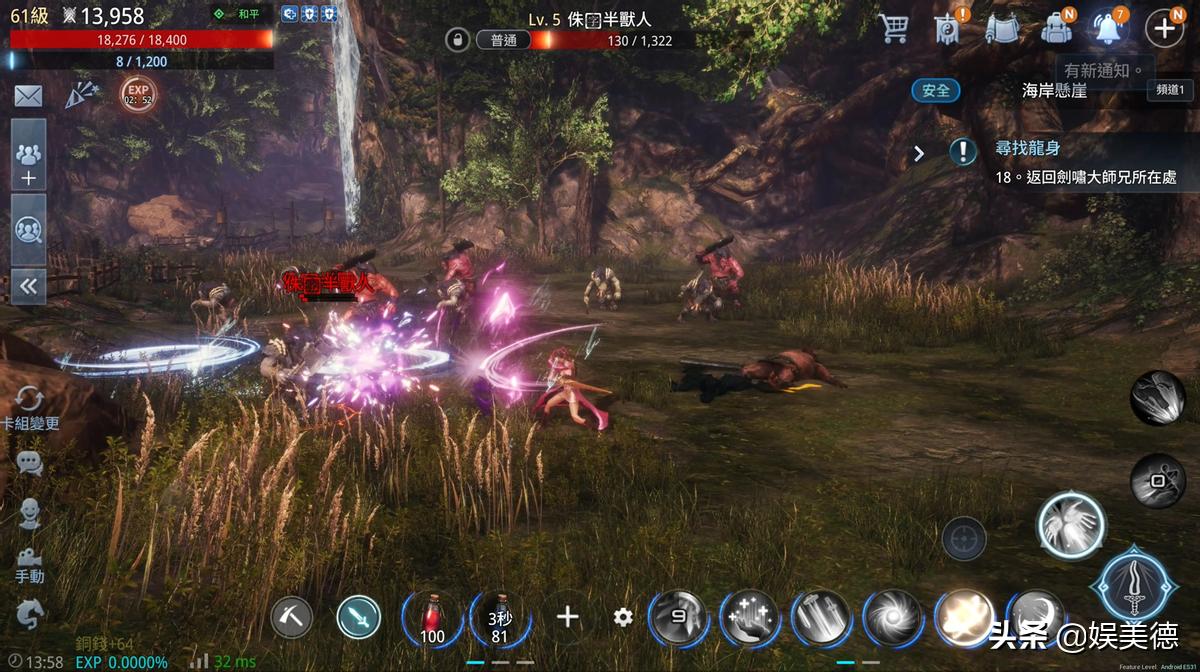Use the red health potion slot

(x=432, y=617)
